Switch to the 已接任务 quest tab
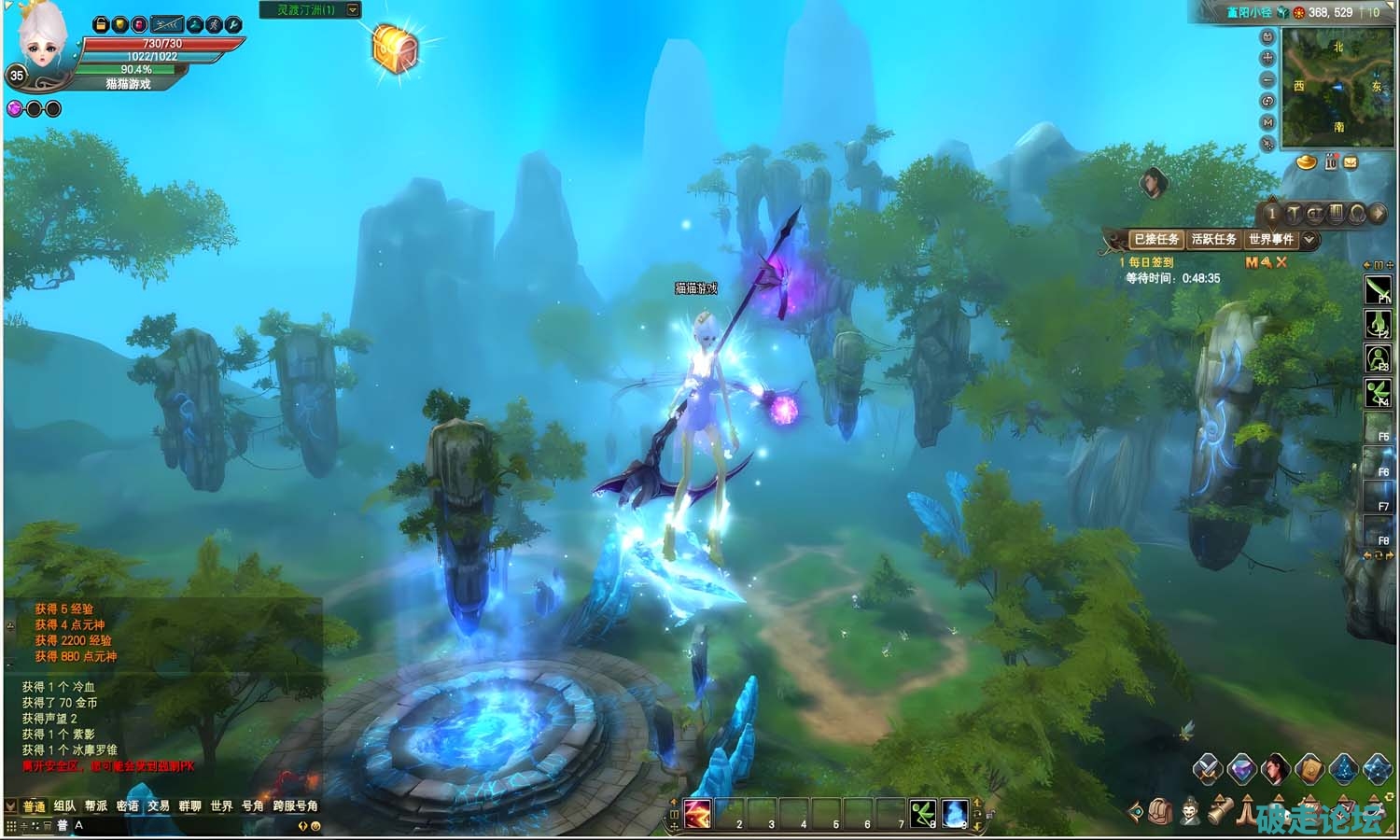 pyautogui.click(x=1155, y=240)
